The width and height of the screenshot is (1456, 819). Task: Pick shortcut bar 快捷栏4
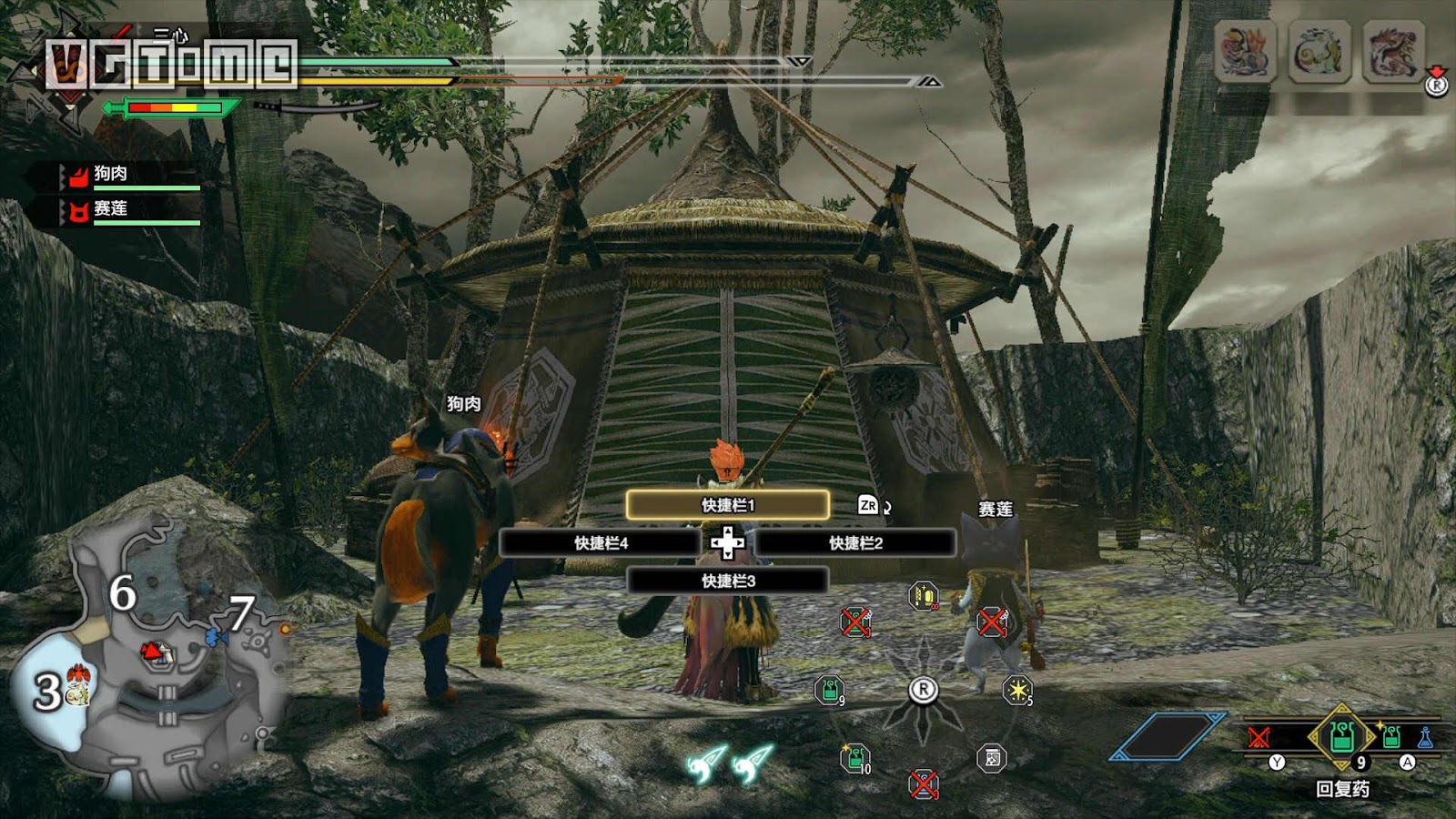[x=601, y=543]
